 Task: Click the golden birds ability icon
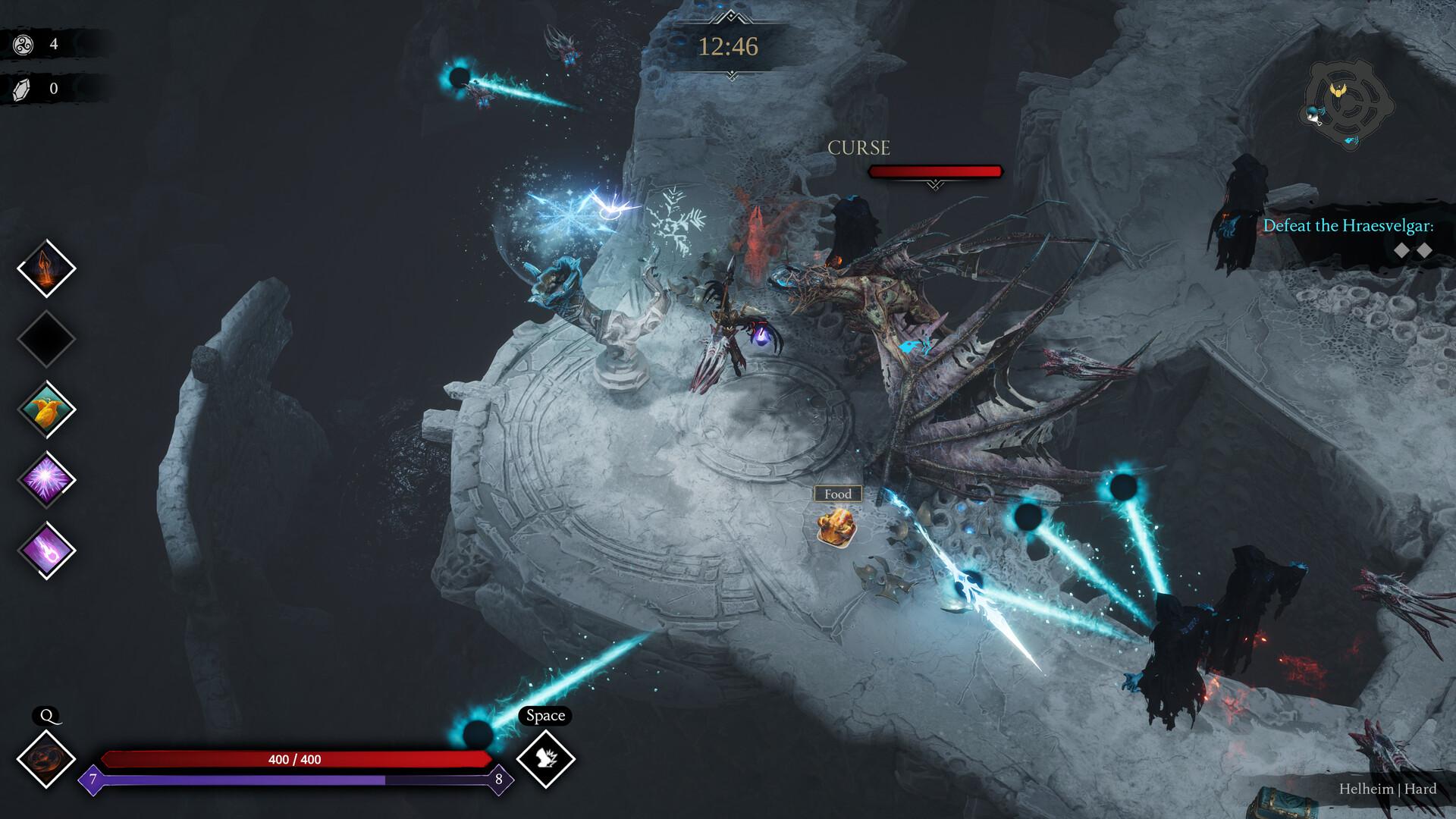click(45, 409)
